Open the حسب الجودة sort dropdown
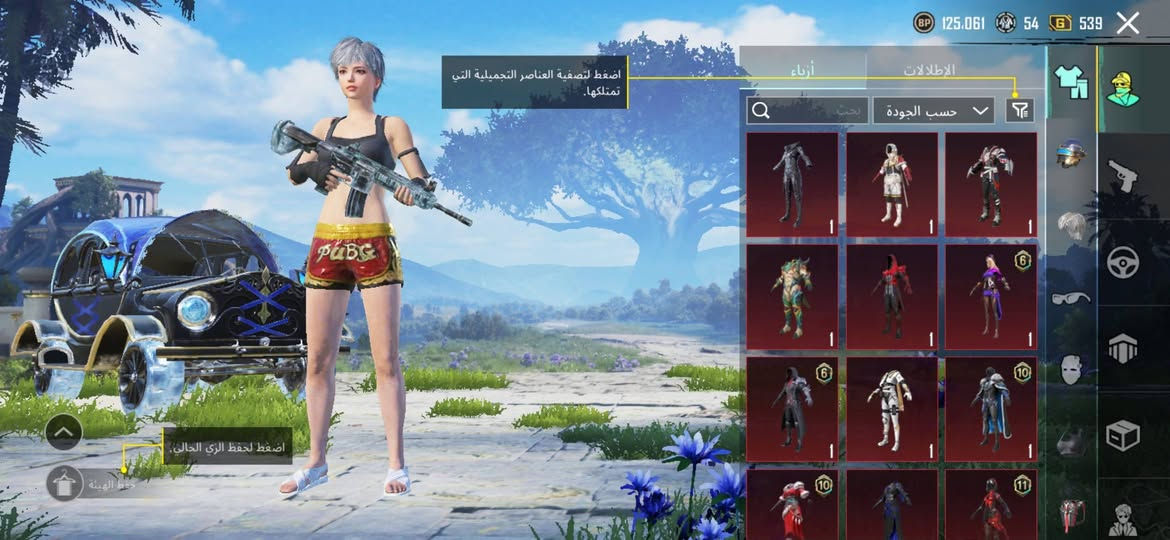1170x540 pixels. click(933, 111)
